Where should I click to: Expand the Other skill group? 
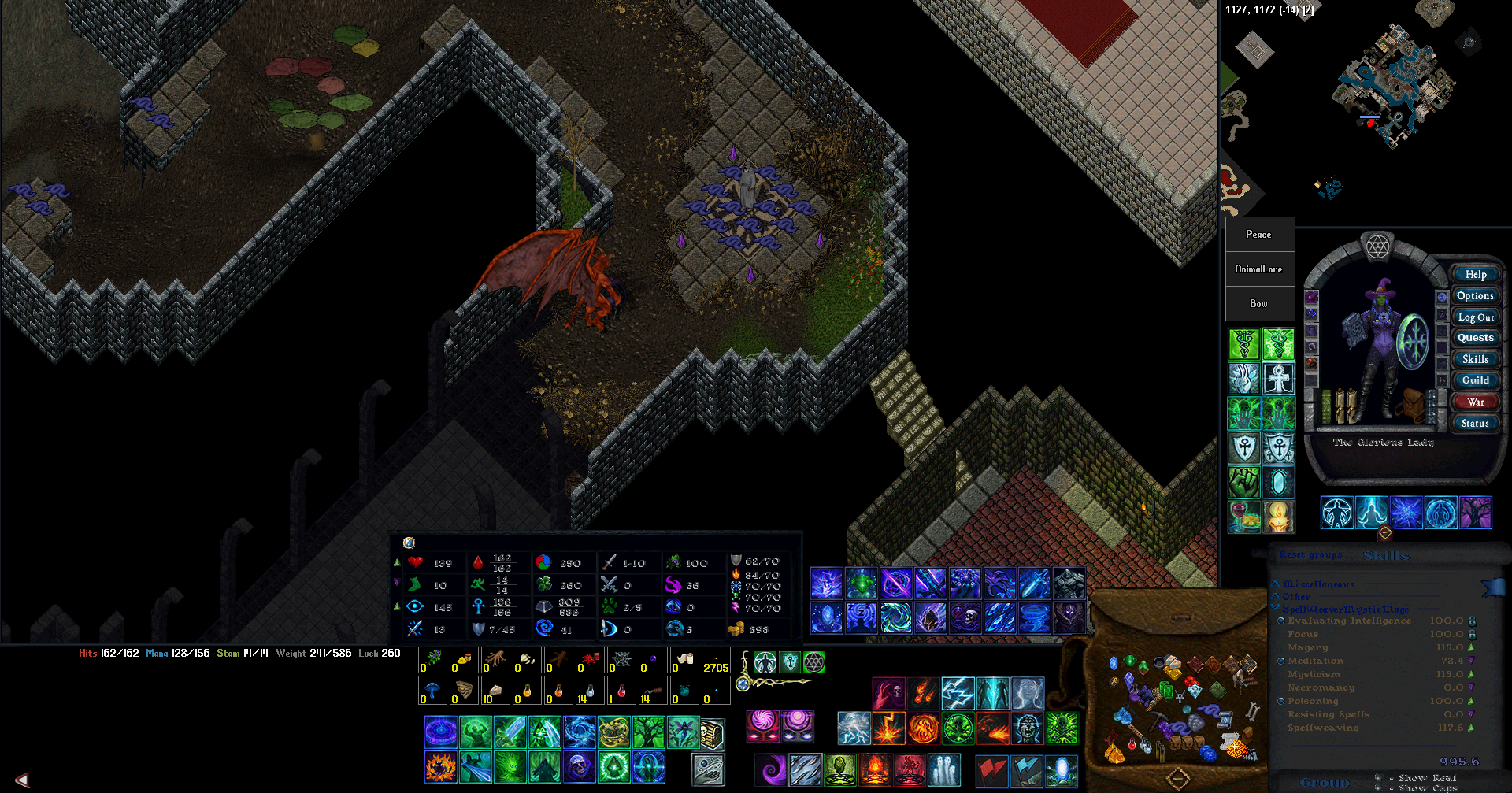coord(1275,597)
